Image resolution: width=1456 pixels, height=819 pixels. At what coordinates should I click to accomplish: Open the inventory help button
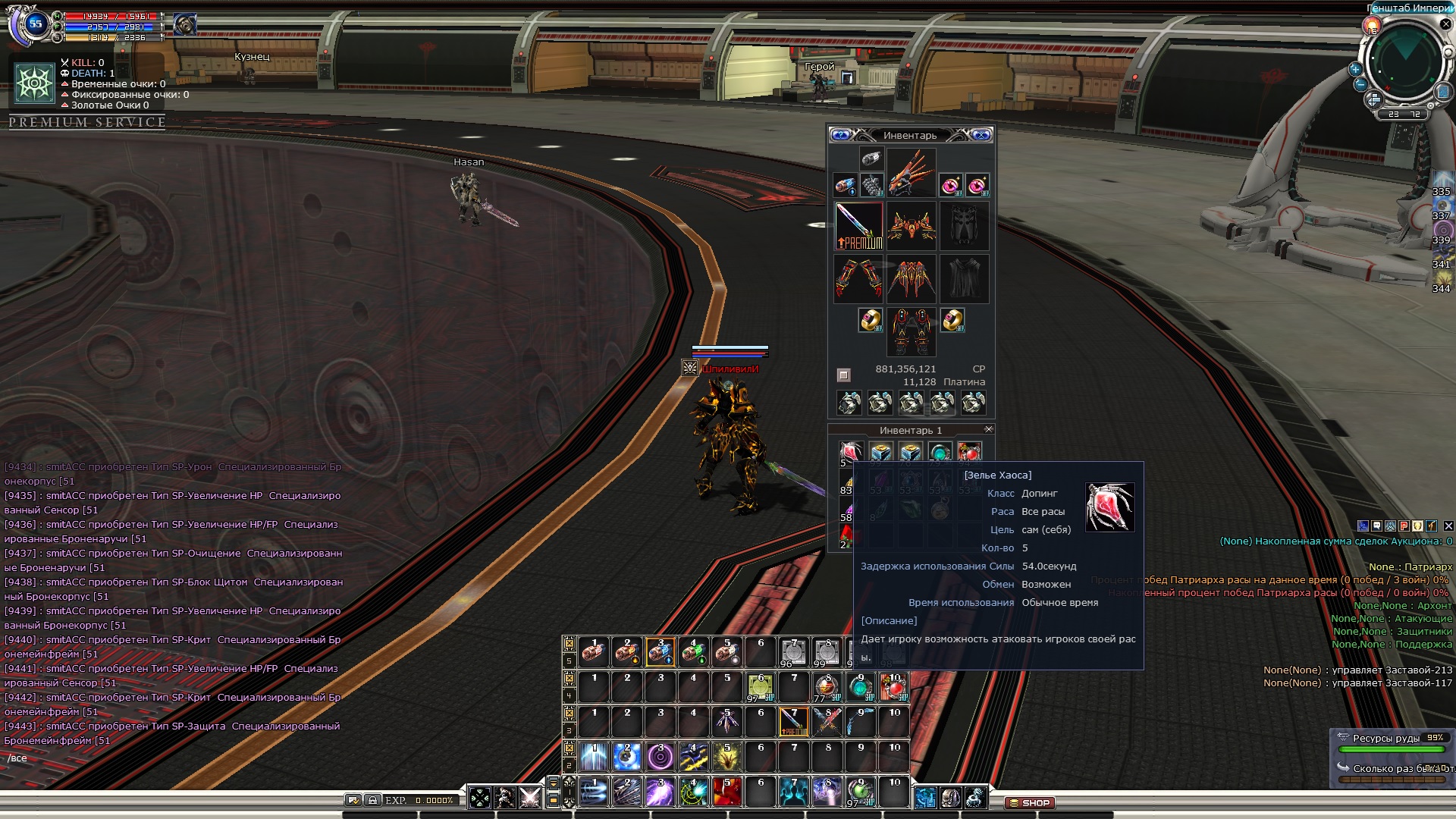pyautogui.click(x=840, y=135)
